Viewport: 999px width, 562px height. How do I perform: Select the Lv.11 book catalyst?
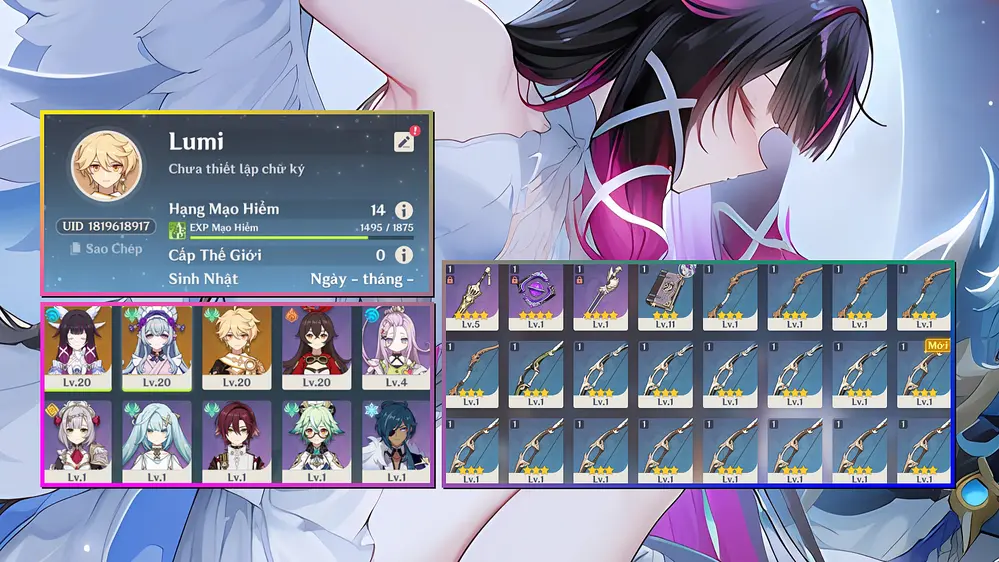click(x=666, y=297)
